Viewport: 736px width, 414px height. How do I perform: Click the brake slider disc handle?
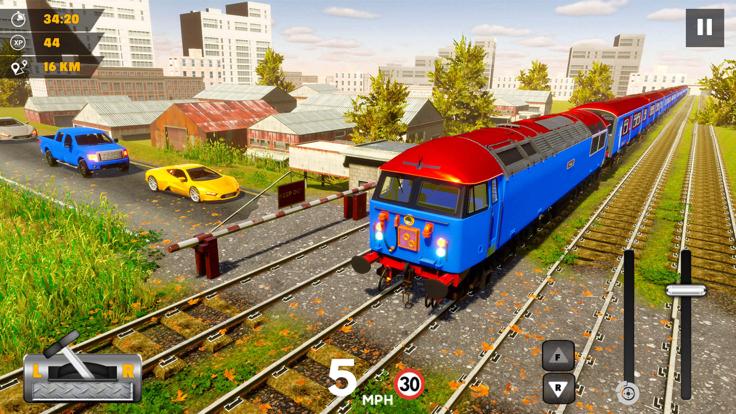(x=629, y=392)
